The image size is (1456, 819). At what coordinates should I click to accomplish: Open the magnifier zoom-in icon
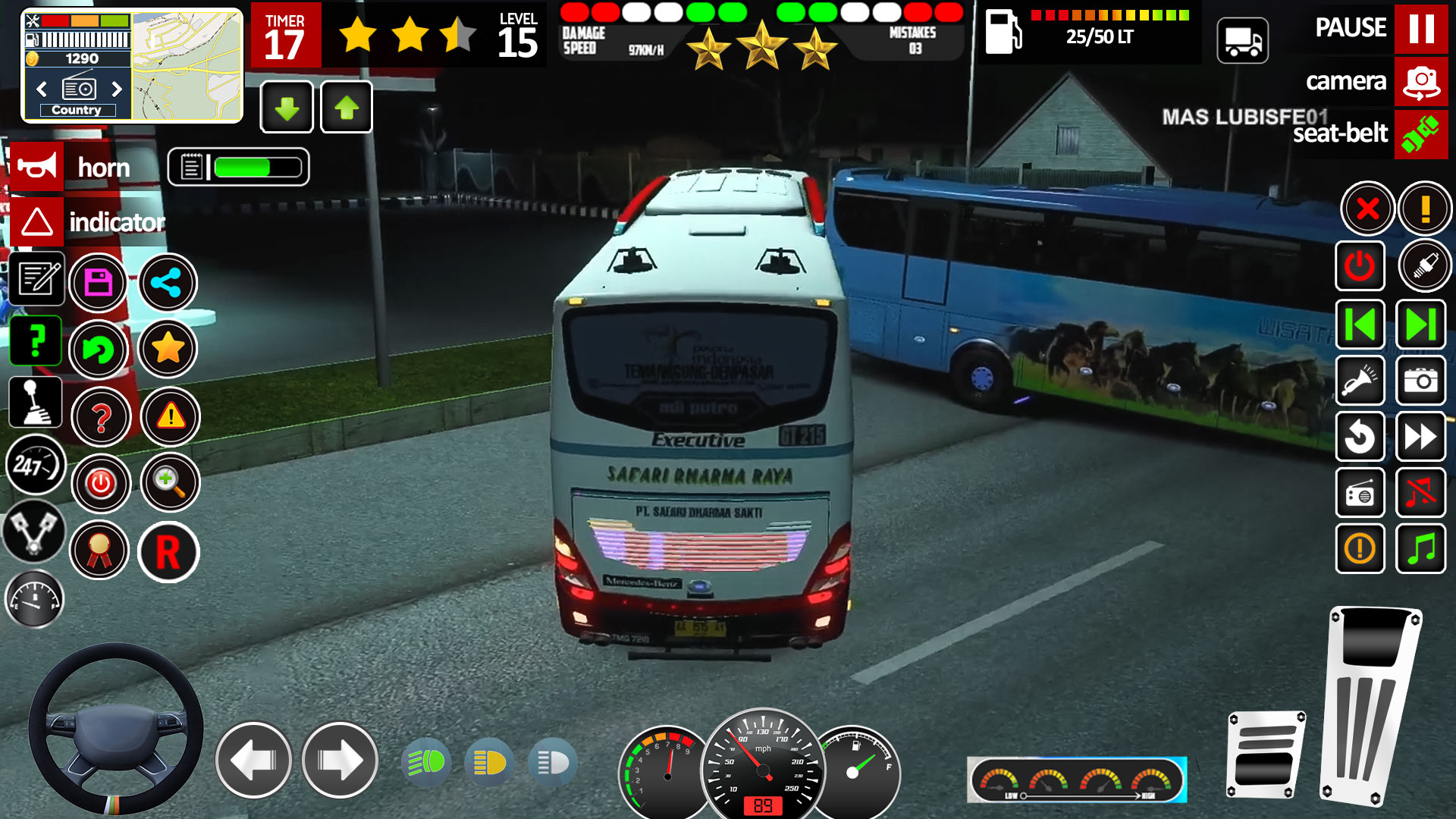pos(169,483)
